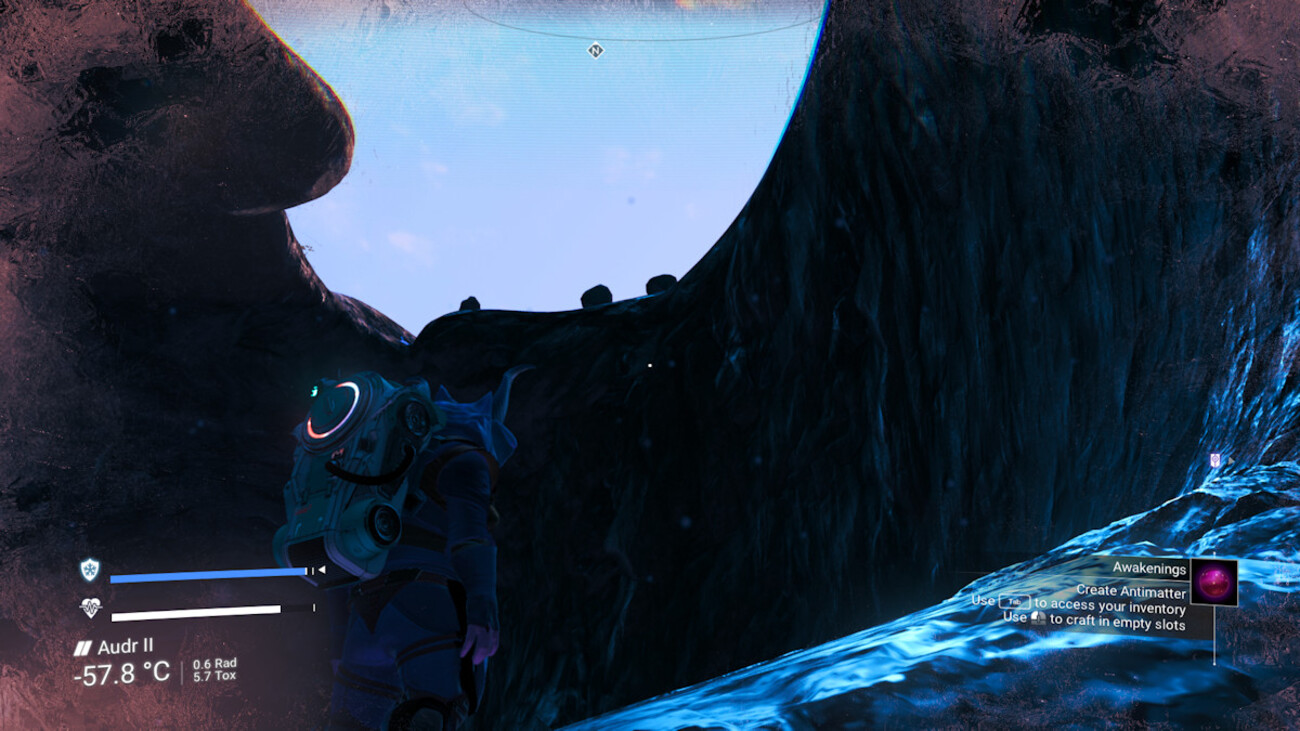Click the Awakenings mission title
The height and width of the screenshot is (731, 1300).
pyautogui.click(x=1149, y=569)
